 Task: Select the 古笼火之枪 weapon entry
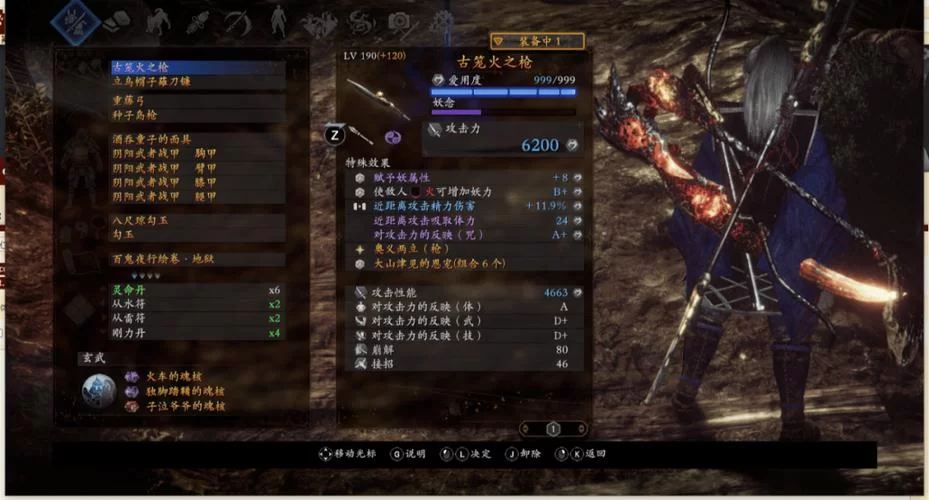[x=195, y=67]
